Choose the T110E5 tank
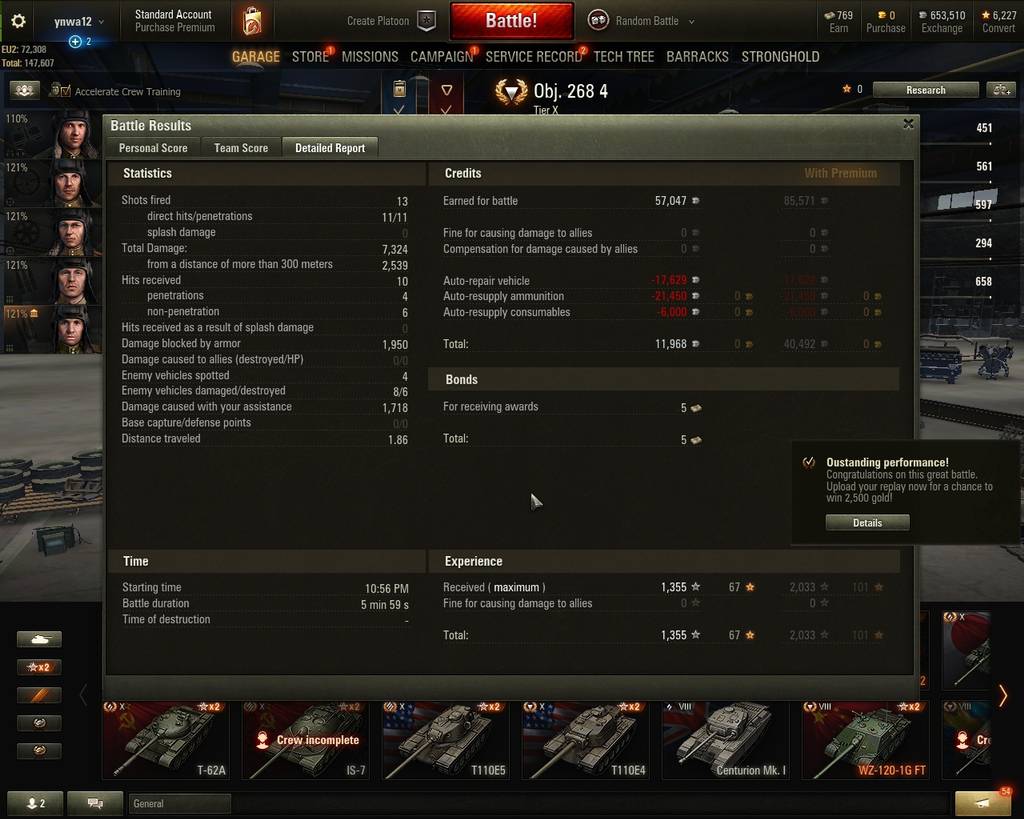1024x819 pixels. pyautogui.click(x=444, y=740)
